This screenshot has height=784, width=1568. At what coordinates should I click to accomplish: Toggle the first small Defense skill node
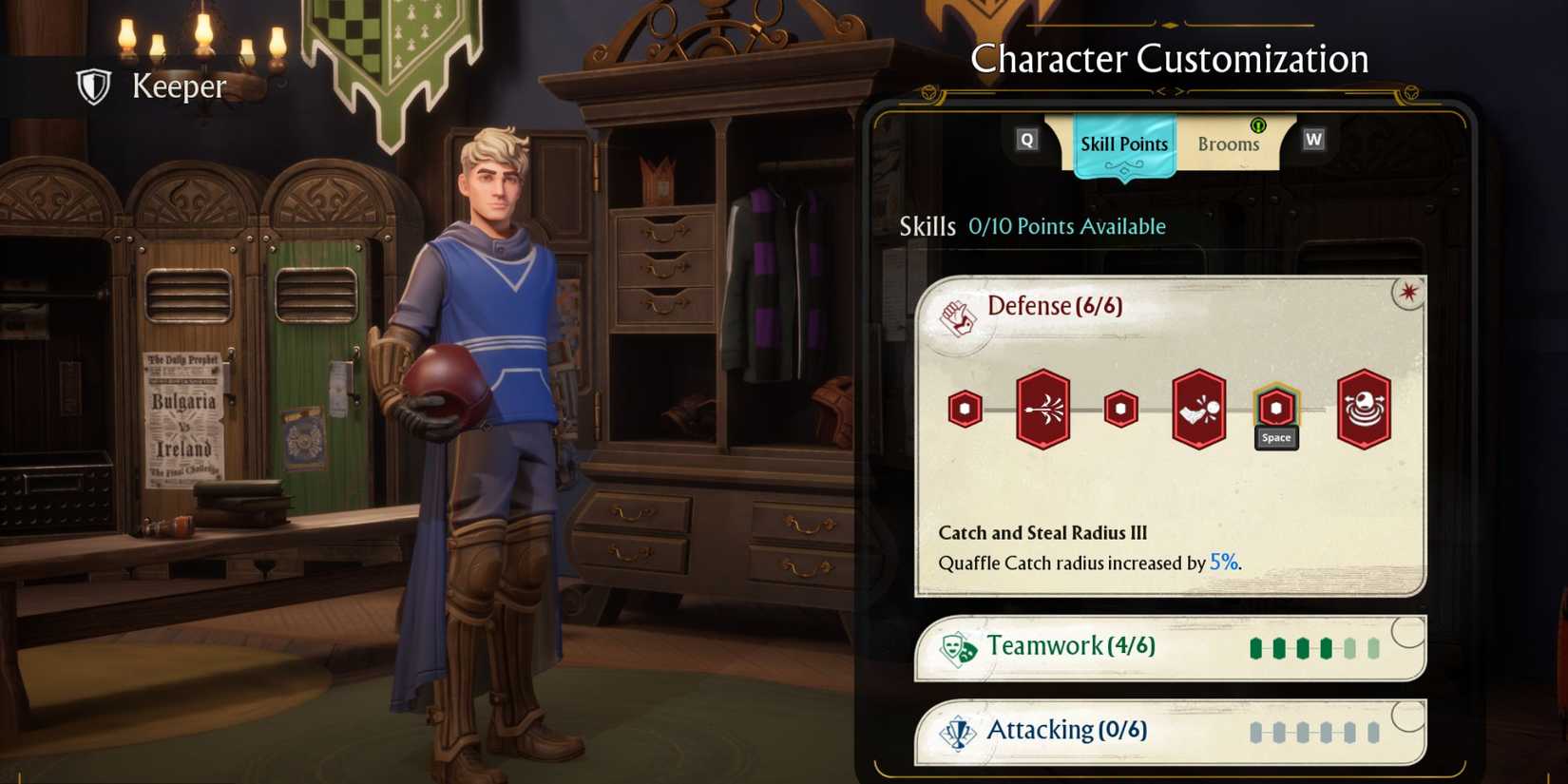[x=964, y=407]
